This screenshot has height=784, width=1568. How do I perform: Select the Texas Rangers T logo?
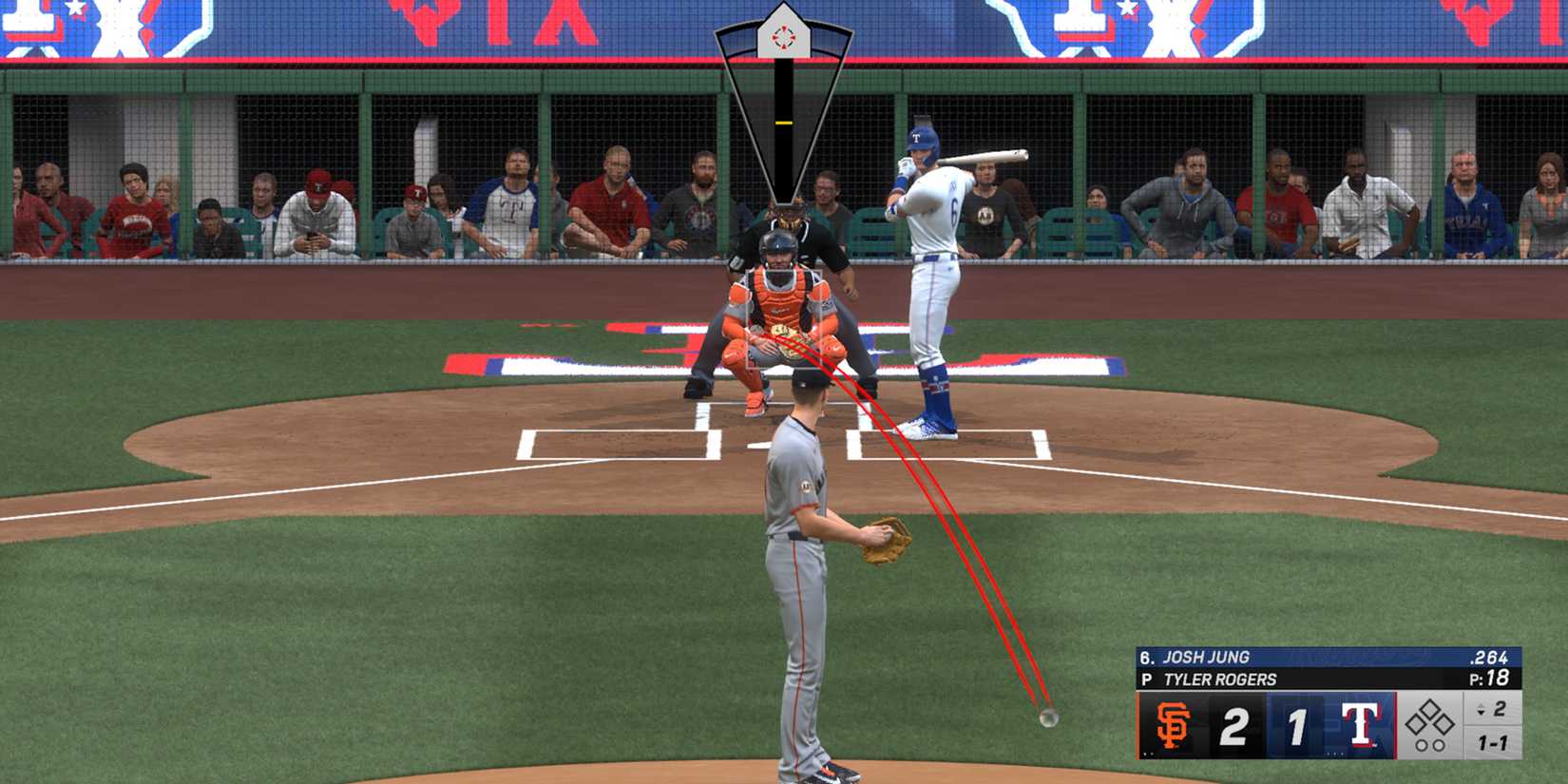coord(1361,725)
